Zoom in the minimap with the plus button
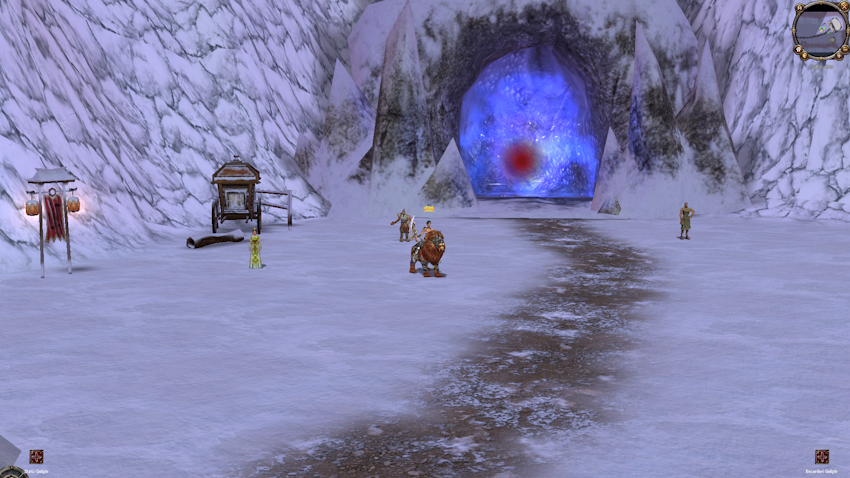The height and width of the screenshot is (478, 850). point(839,55)
